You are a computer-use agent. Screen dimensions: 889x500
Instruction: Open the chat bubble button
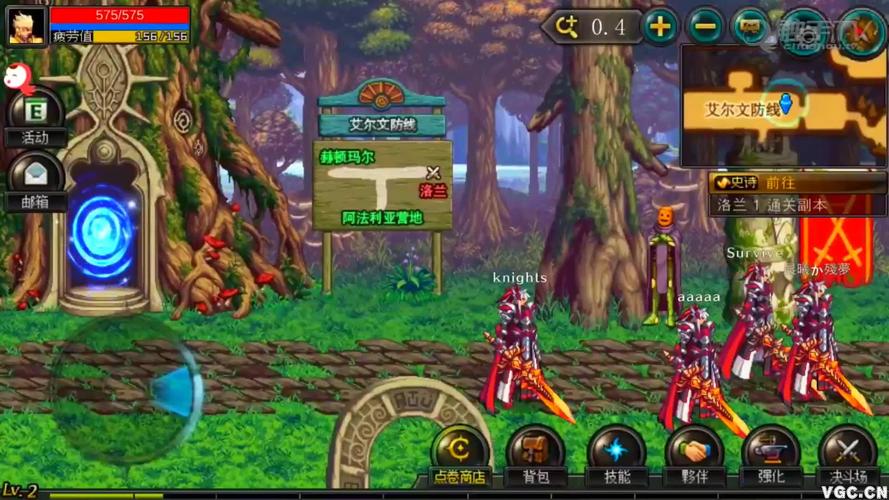[x=751, y=27]
